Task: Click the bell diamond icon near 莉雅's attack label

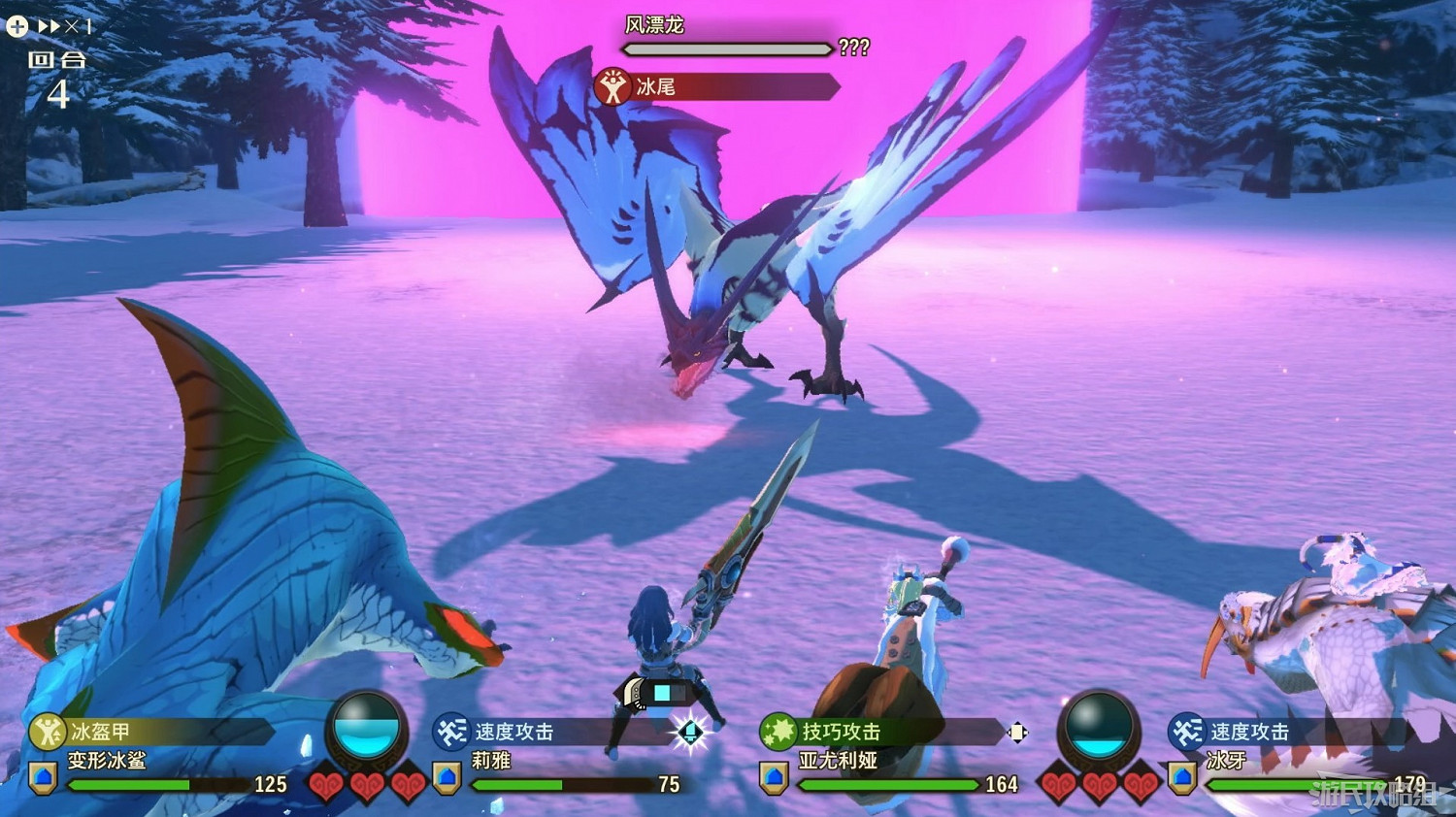Action: pos(691,735)
